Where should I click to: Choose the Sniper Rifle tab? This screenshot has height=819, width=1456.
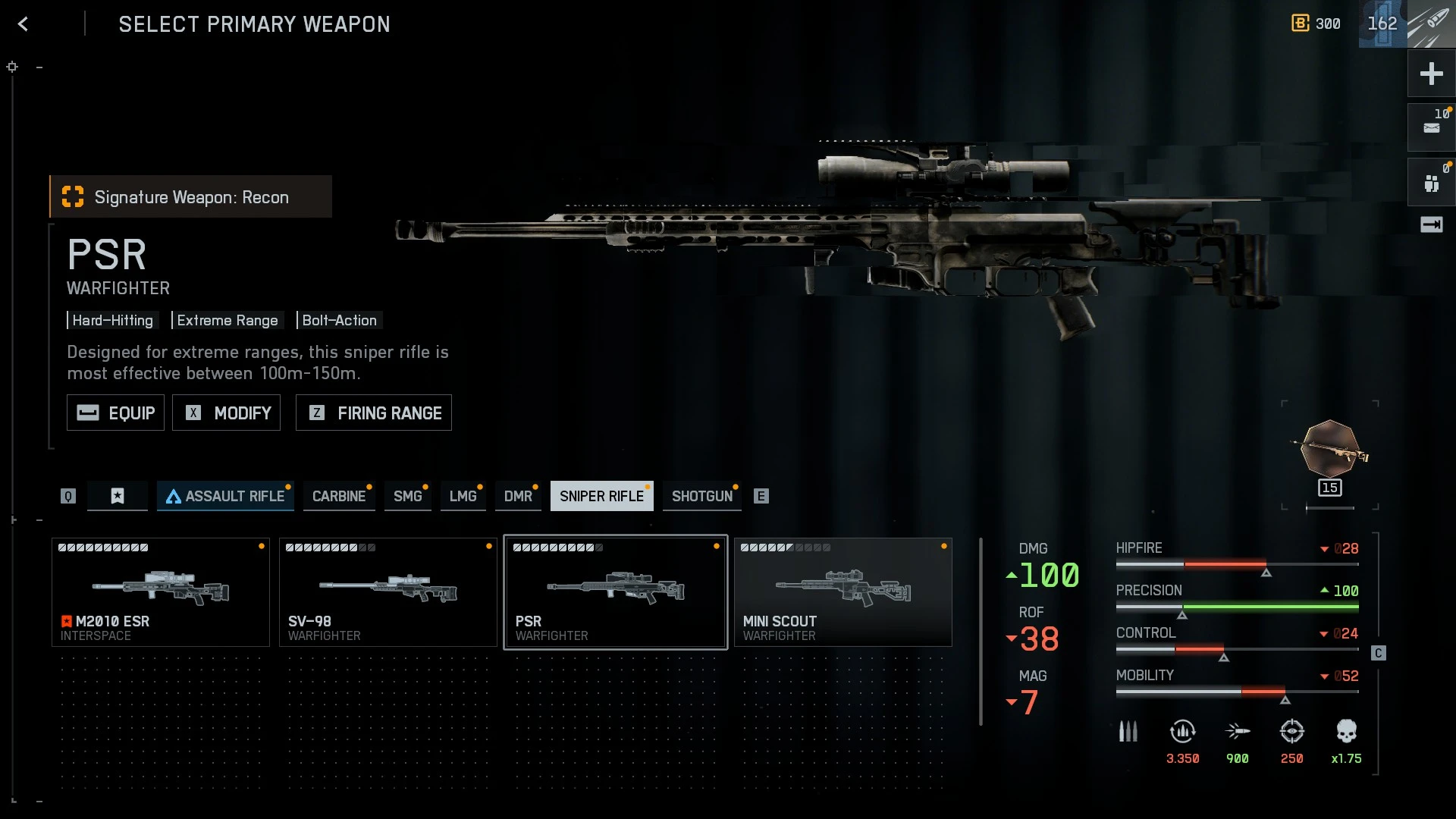601,496
